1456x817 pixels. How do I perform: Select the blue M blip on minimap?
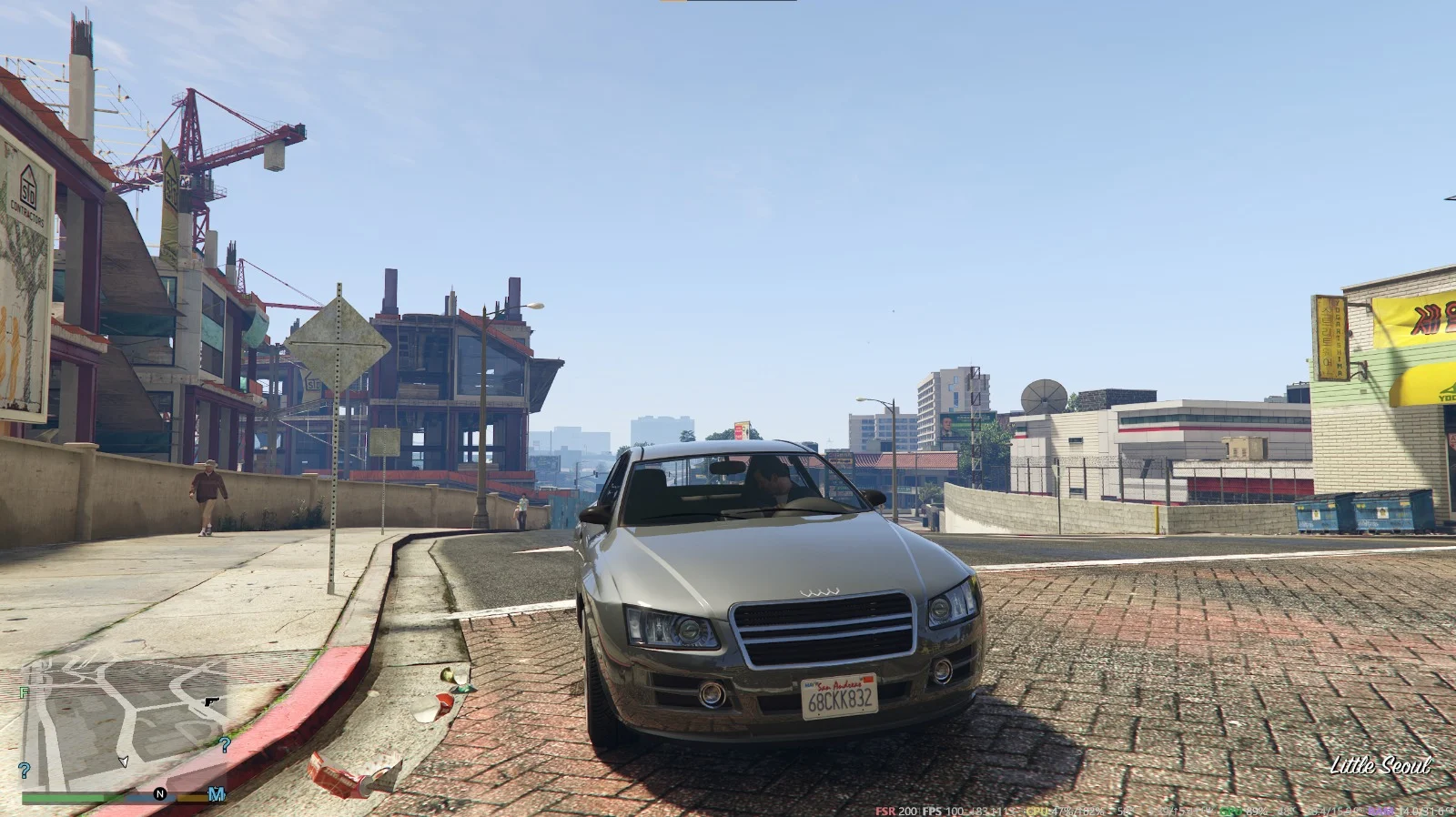coord(217,794)
